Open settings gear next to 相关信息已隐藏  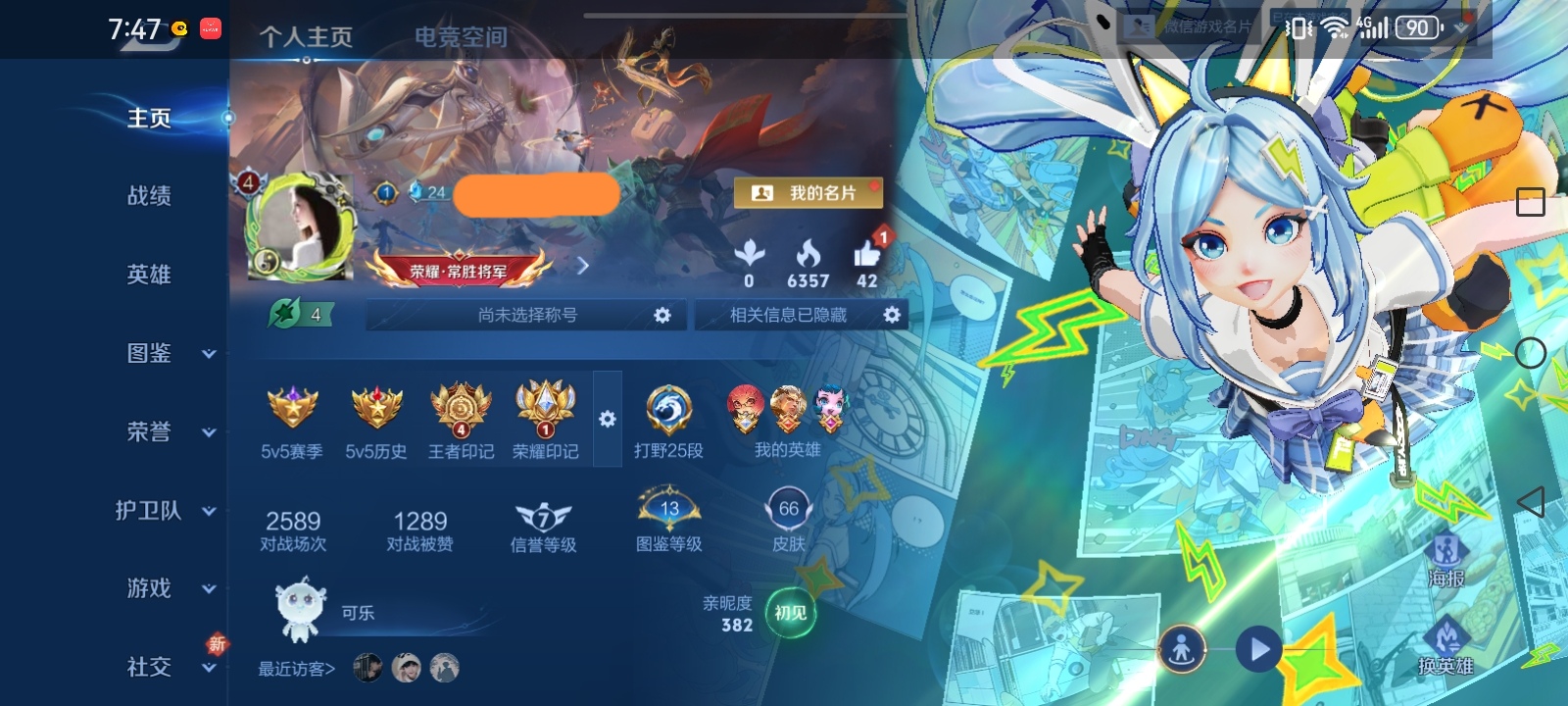(890, 315)
